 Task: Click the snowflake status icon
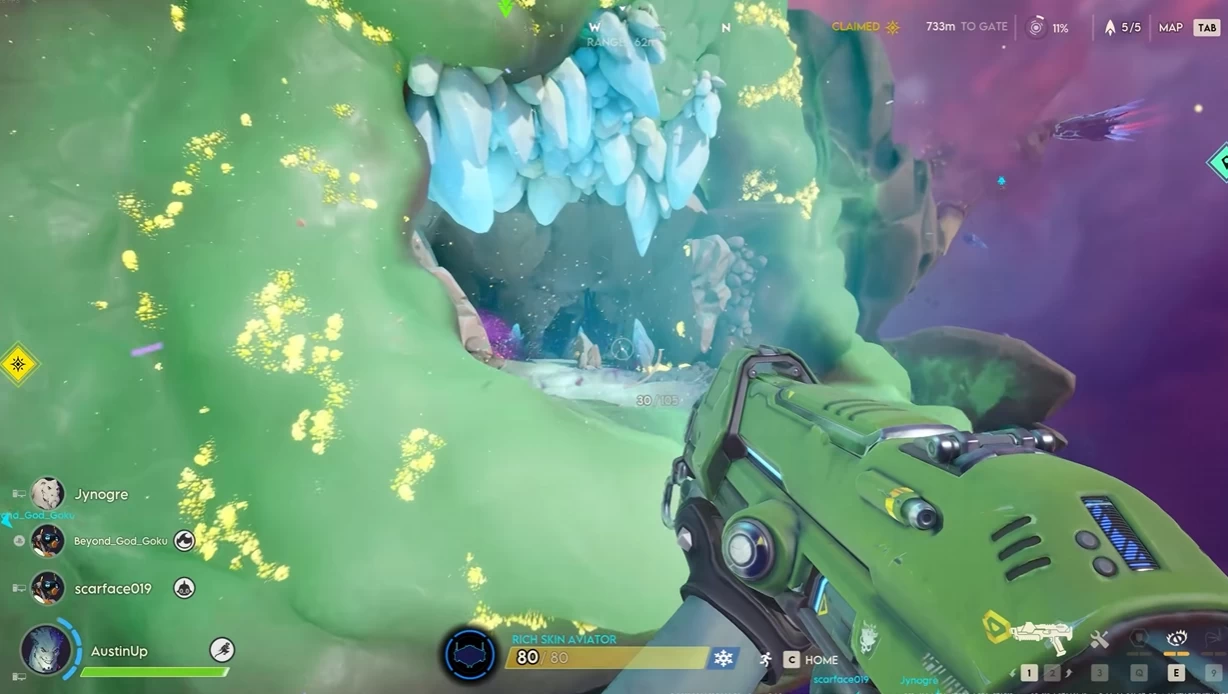pyautogui.click(x=723, y=658)
